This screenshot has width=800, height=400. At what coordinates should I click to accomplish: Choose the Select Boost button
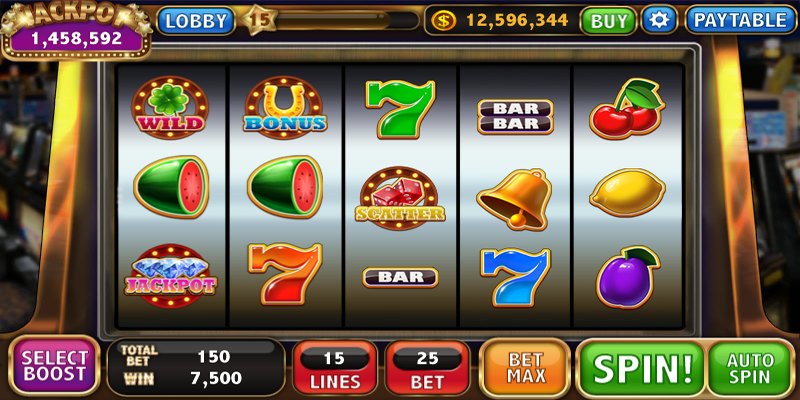55,366
